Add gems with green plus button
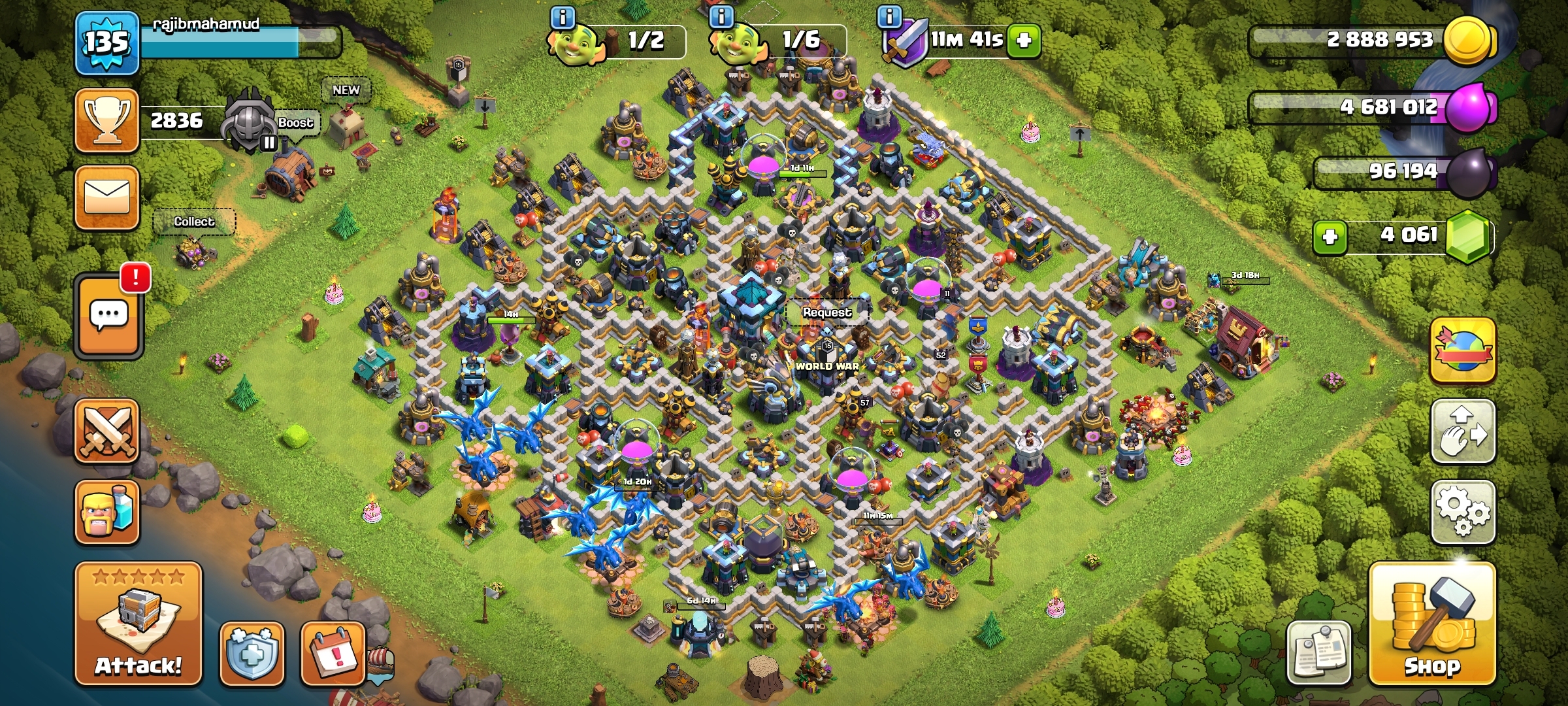This screenshot has height=706, width=1568. click(x=1330, y=236)
